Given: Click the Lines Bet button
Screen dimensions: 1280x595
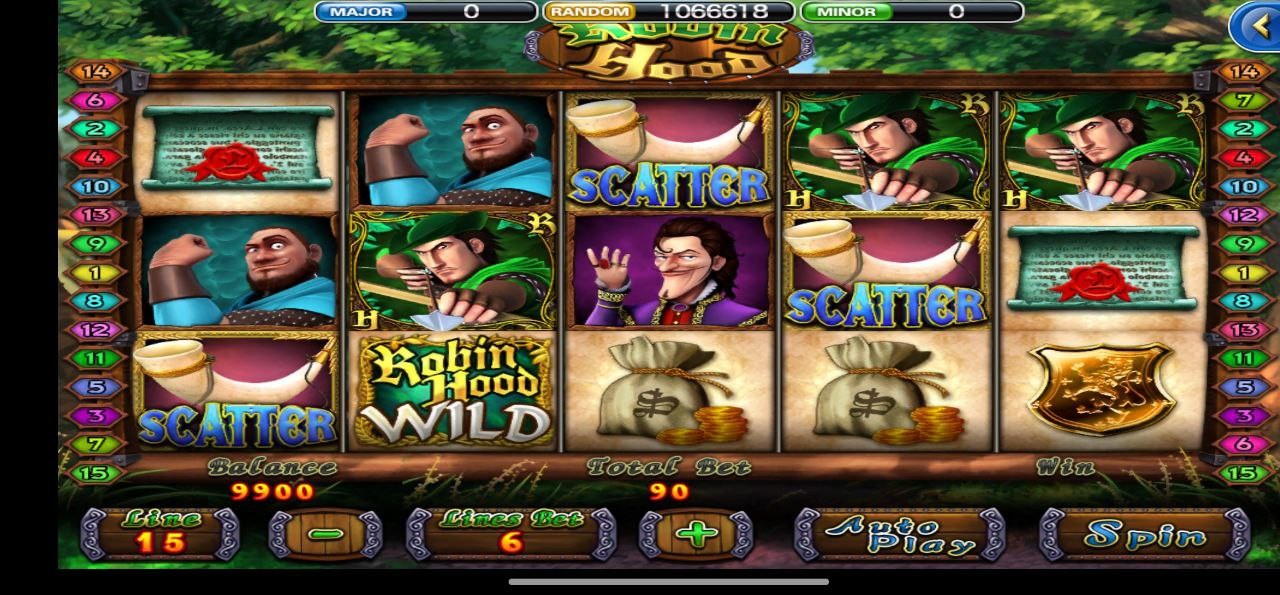Looking at the screenshot, I should coord(511,534).
